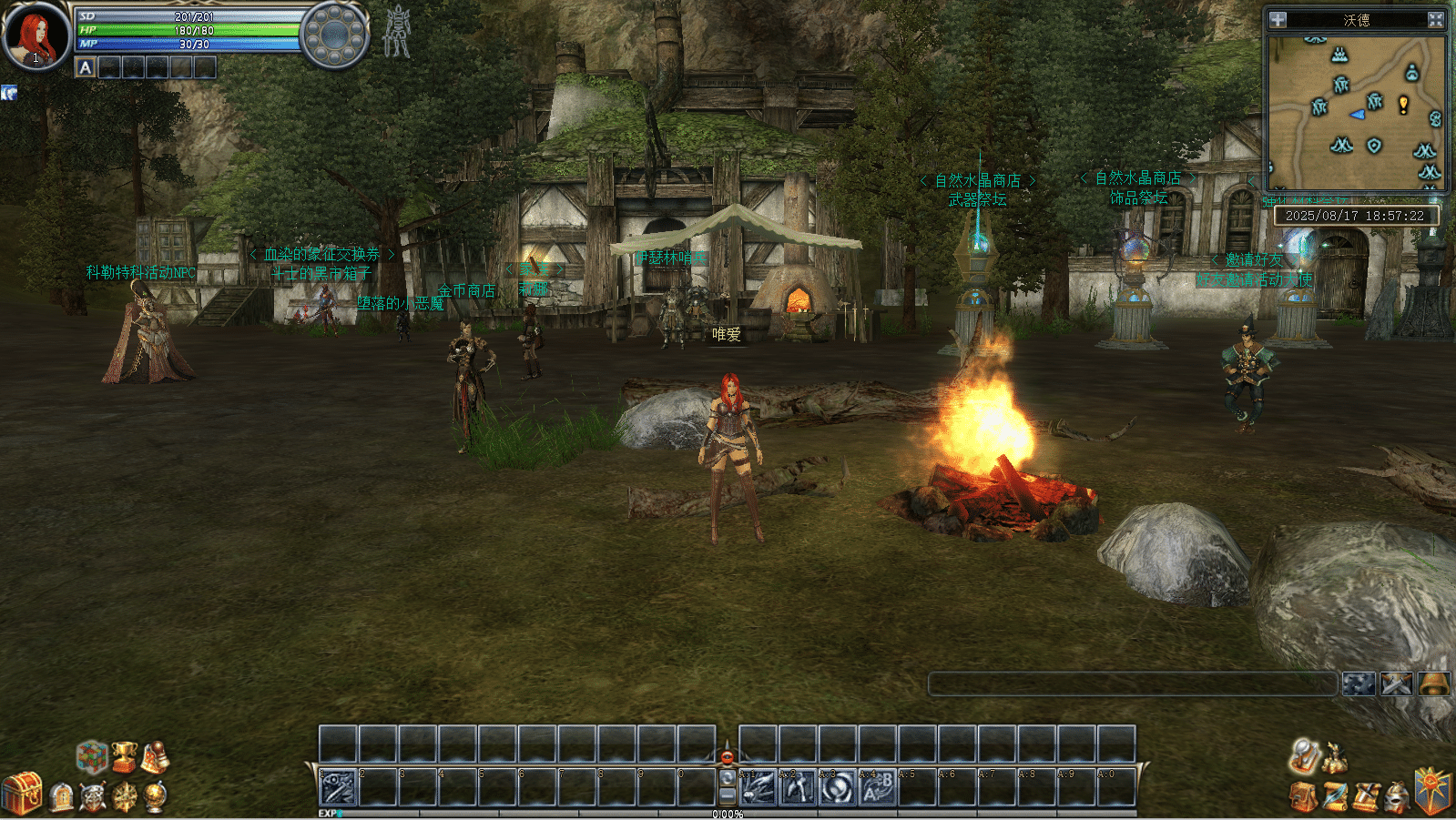This screenshot has width=1456, height=820.
Task: Click the bell icon beside chat bar
Action: point(1433,683)
